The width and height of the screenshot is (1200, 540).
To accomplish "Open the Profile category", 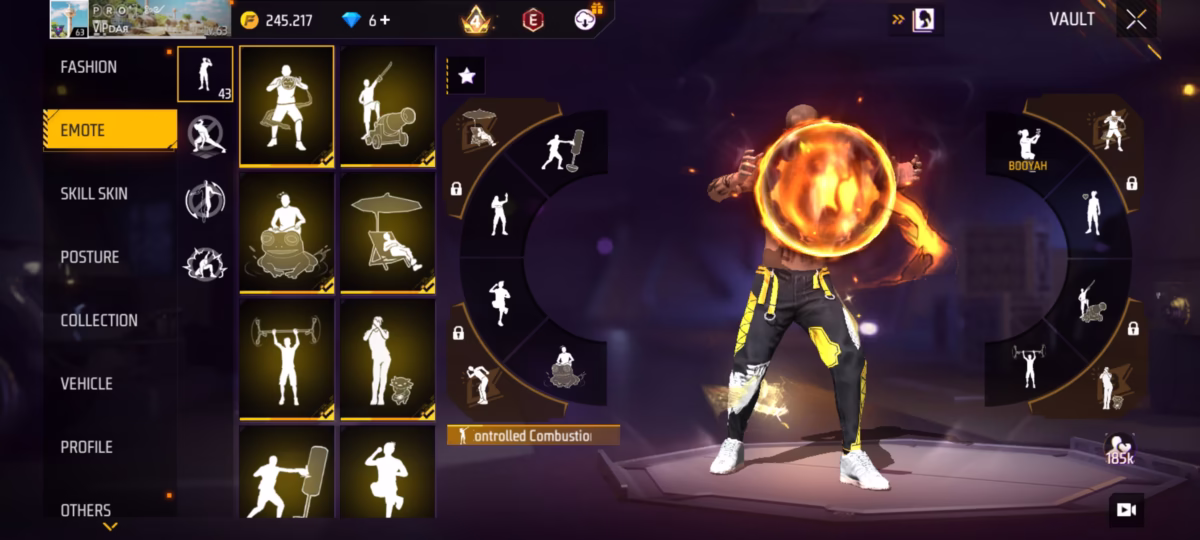I will [x=86, y=447].
